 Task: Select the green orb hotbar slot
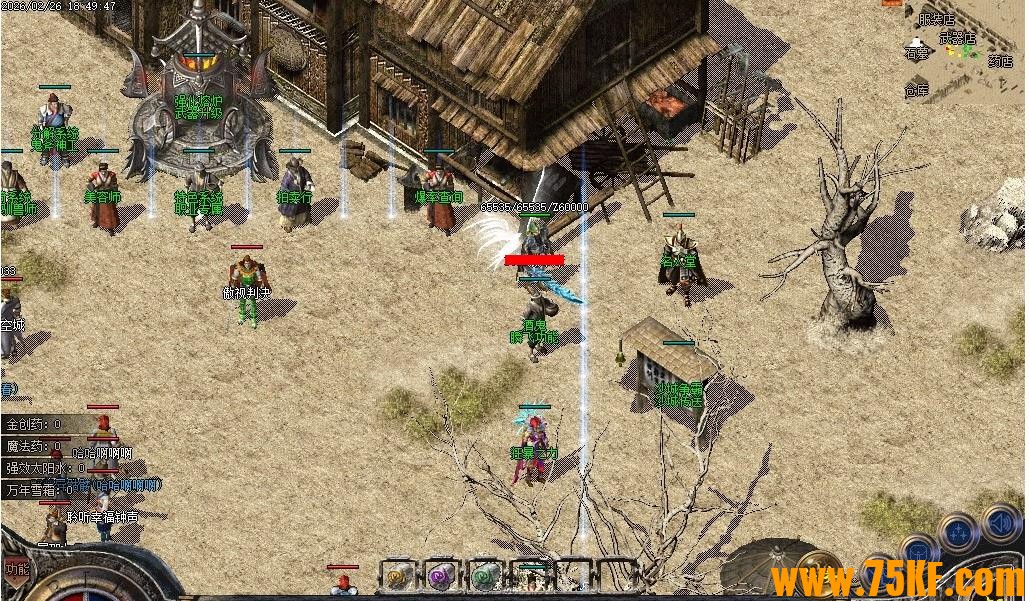pos(485,577)
